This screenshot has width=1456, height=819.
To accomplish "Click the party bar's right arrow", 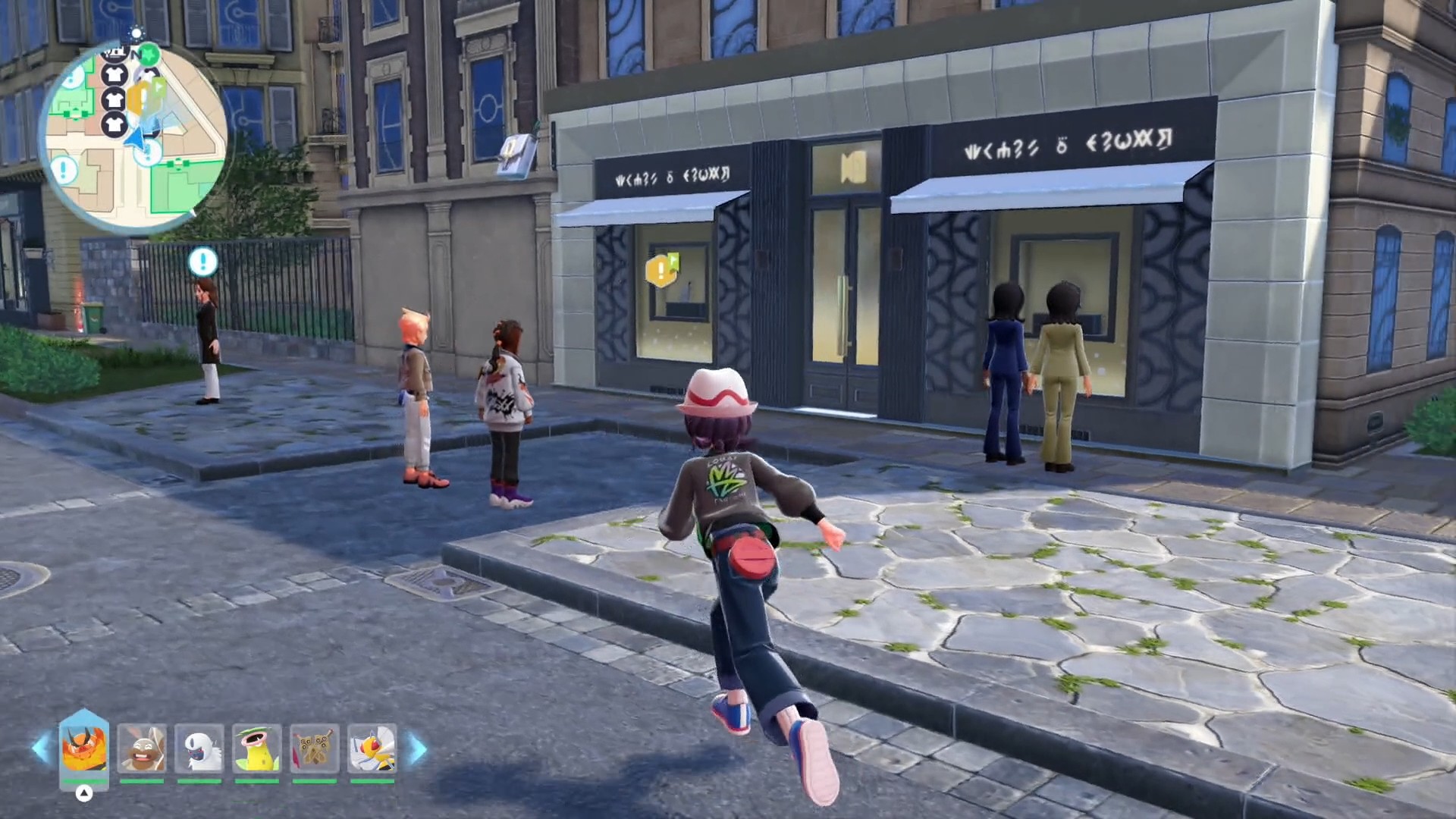I will pos(417,748).
